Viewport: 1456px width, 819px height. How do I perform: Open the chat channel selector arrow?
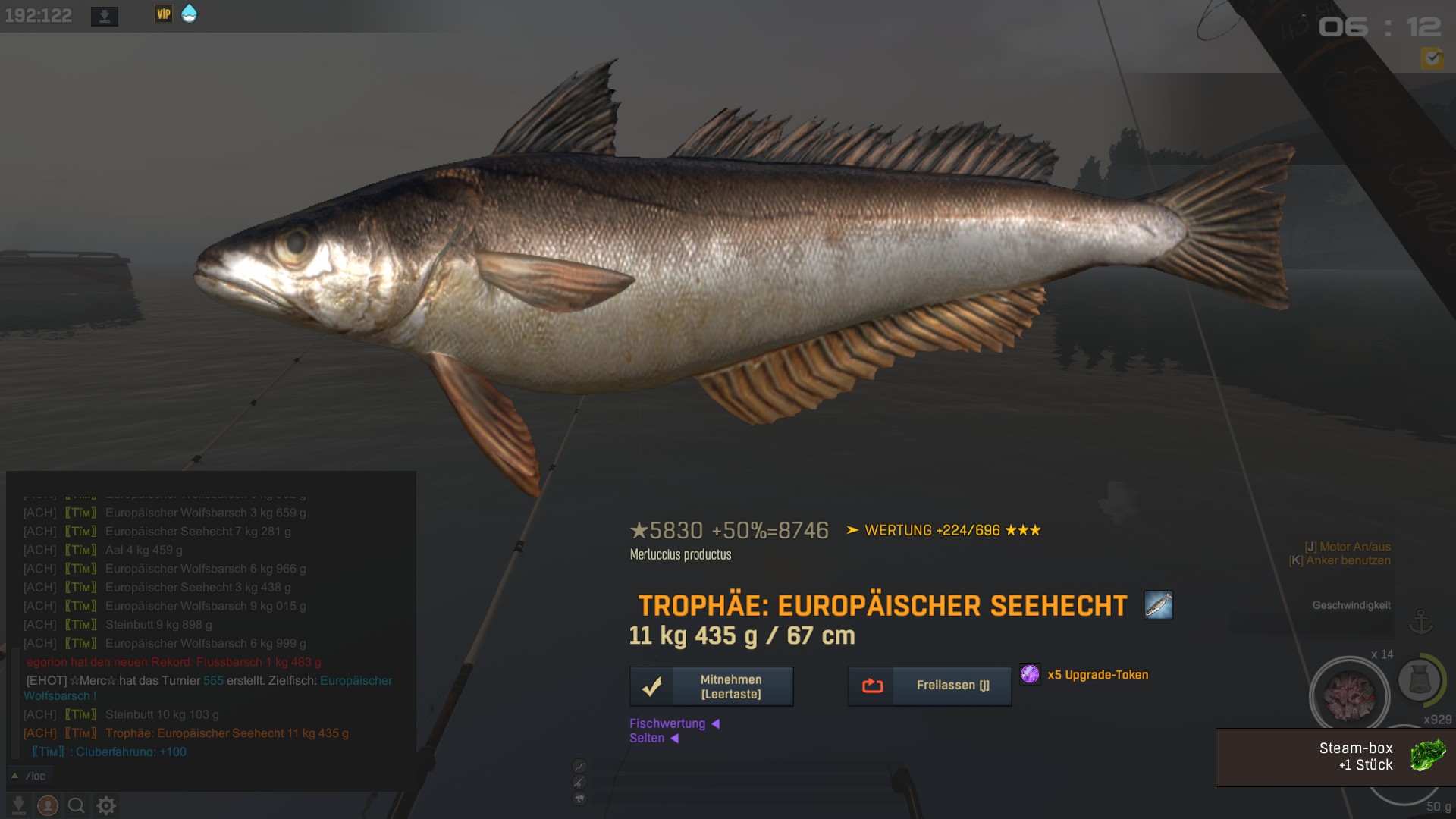click(14, 776)
